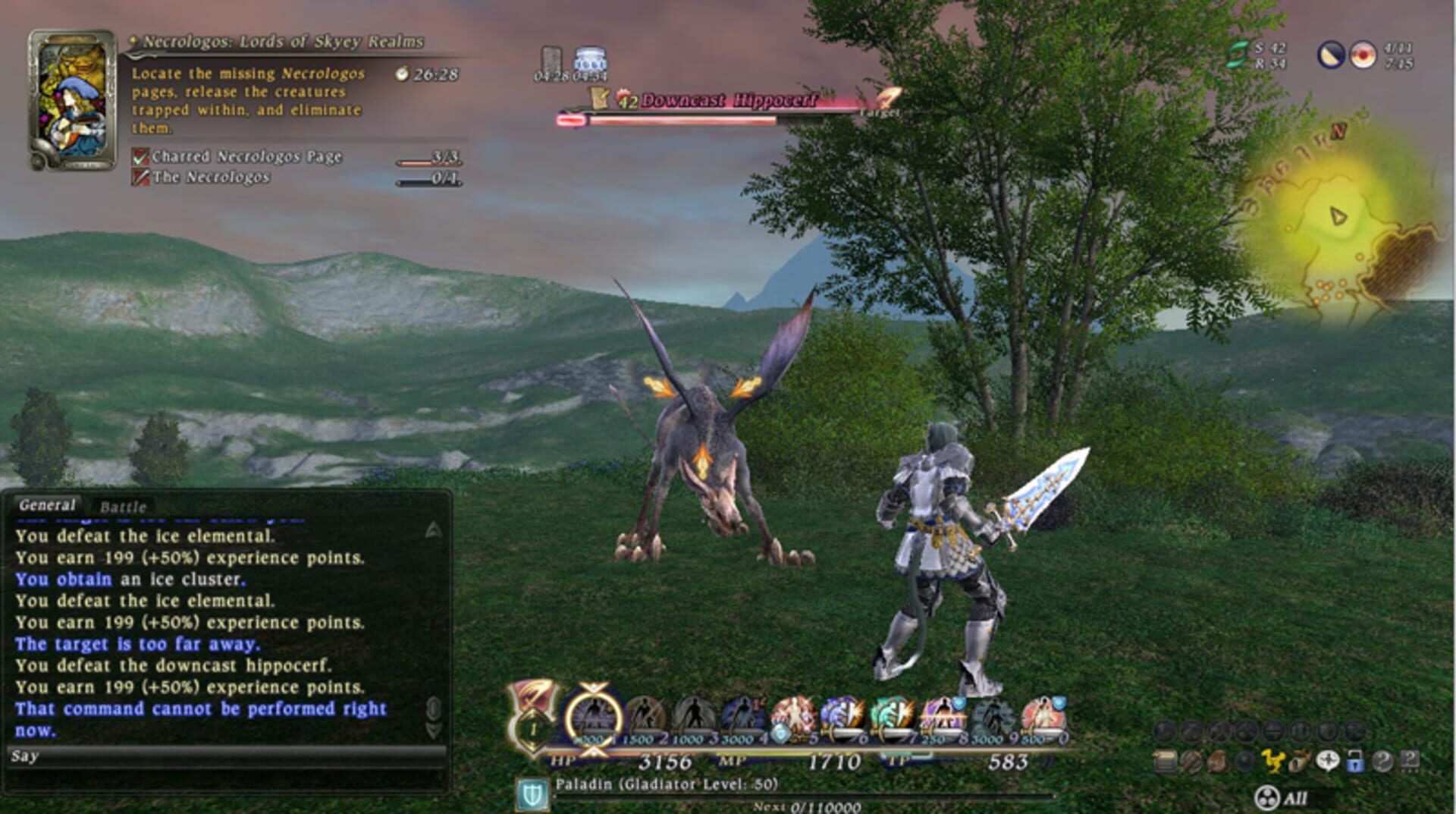Click the quest title Necrologos: Lords of Skyey Realms
This screenshot has height=814, width=1456.
(281, 42)
